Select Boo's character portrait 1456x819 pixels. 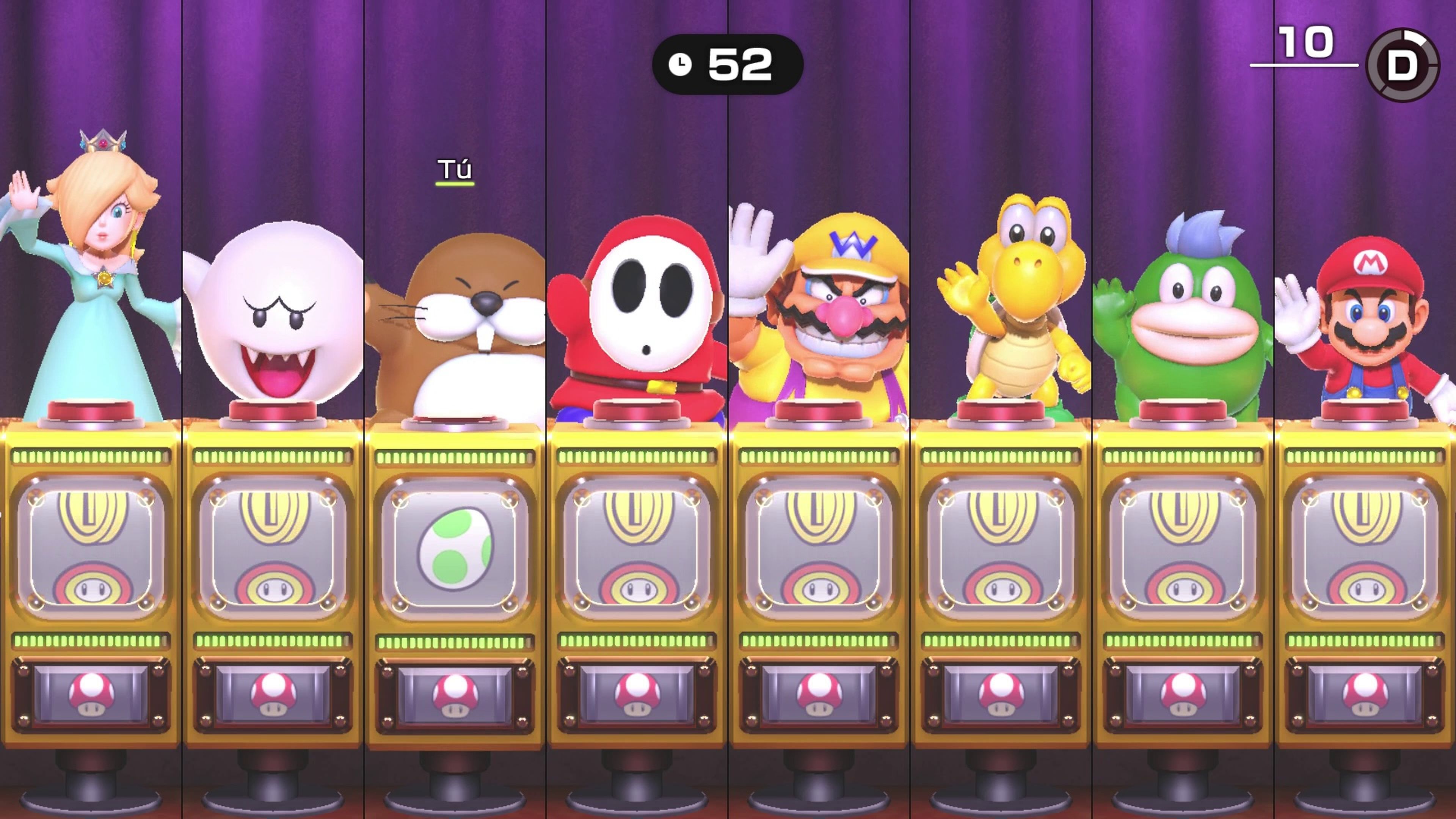[x=271, y=311]
